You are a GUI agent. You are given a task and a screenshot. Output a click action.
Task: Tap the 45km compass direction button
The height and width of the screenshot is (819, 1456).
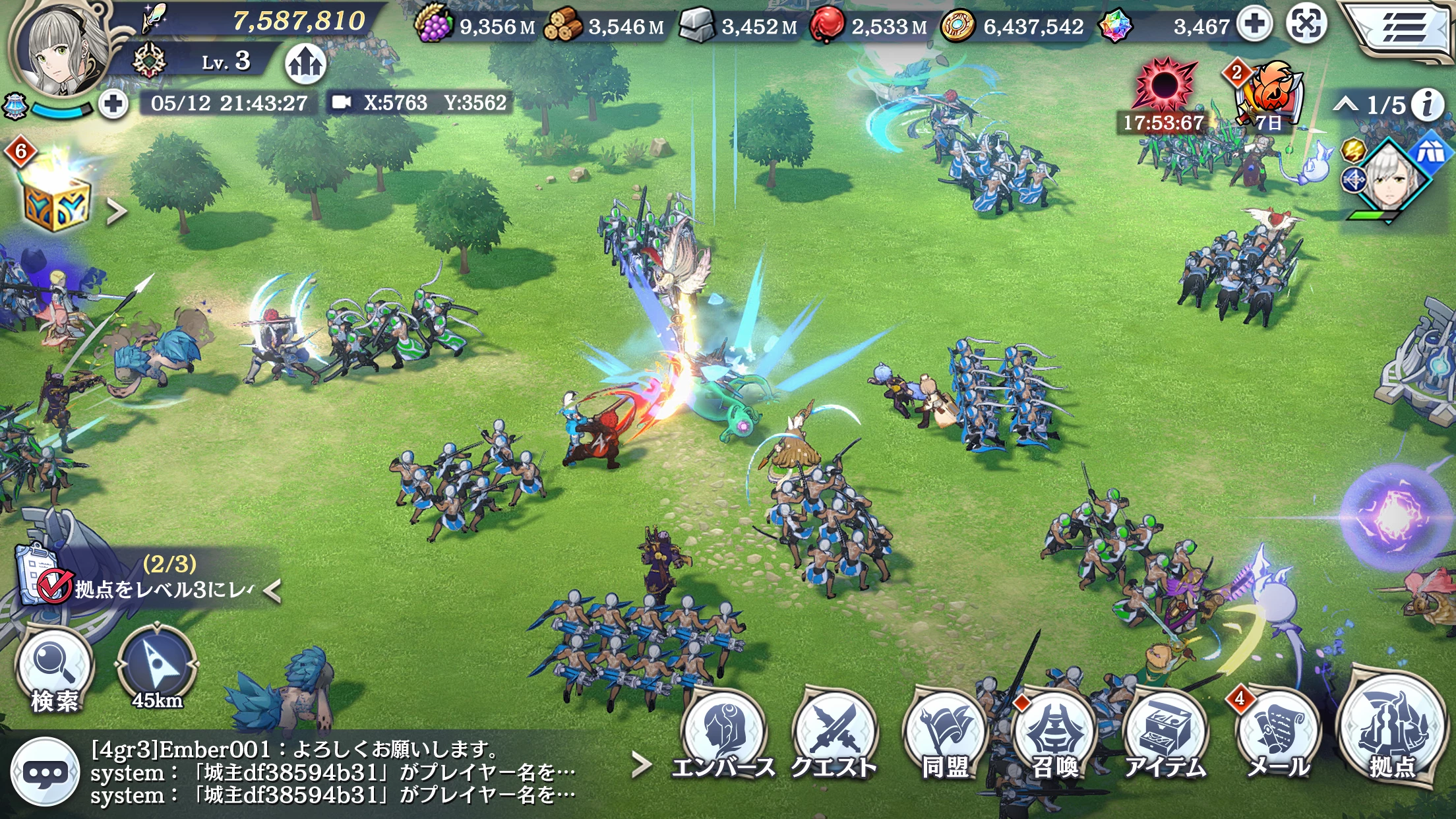(x=156, y=669)
